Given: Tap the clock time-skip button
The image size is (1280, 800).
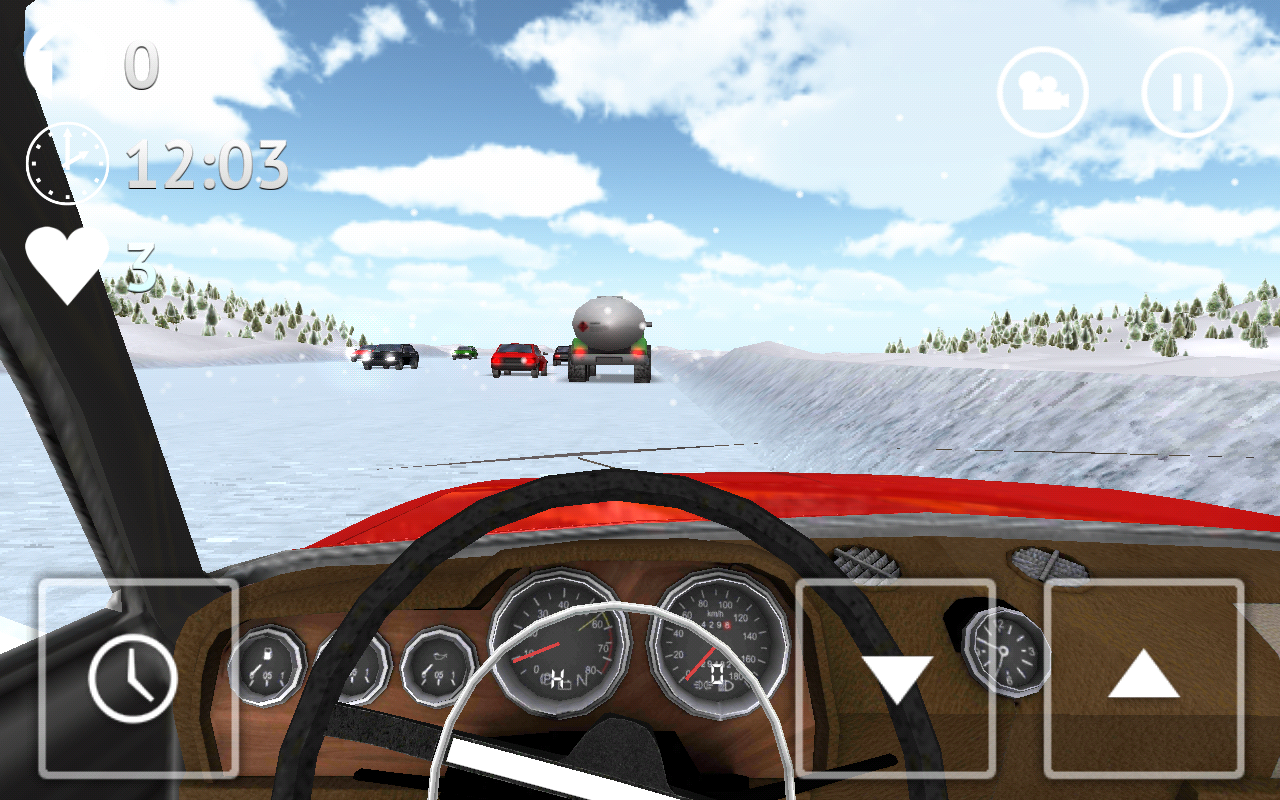Looking at the screenshot, I should click(x=138, y=678).
